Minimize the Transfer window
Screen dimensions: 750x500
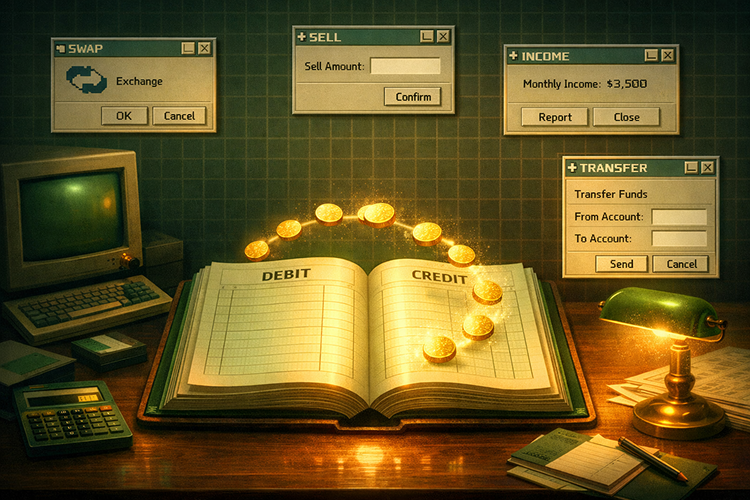pyautogui.click(x=690, y=168)
